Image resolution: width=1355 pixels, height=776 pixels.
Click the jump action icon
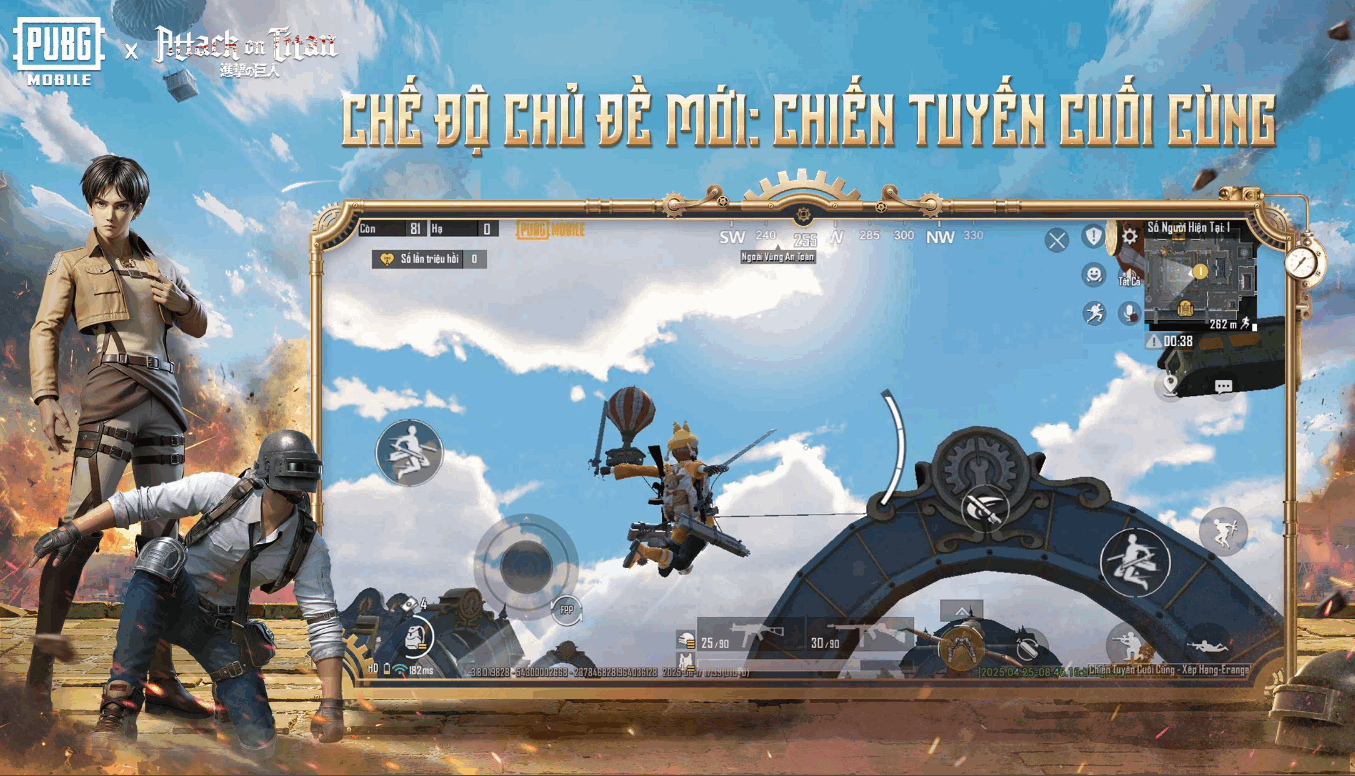(1222, 530)
